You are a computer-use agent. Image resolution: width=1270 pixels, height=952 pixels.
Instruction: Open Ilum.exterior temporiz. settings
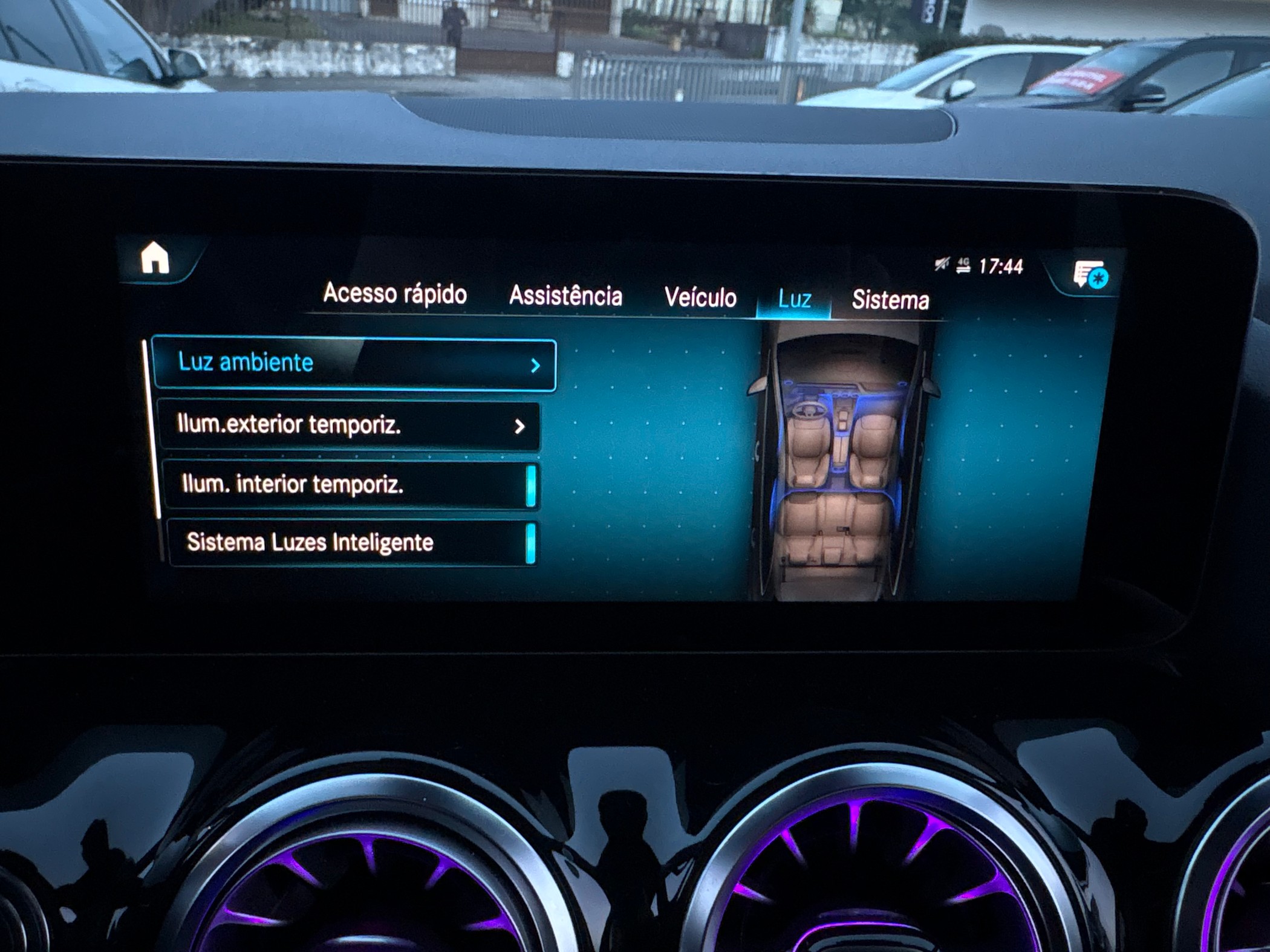349,426
